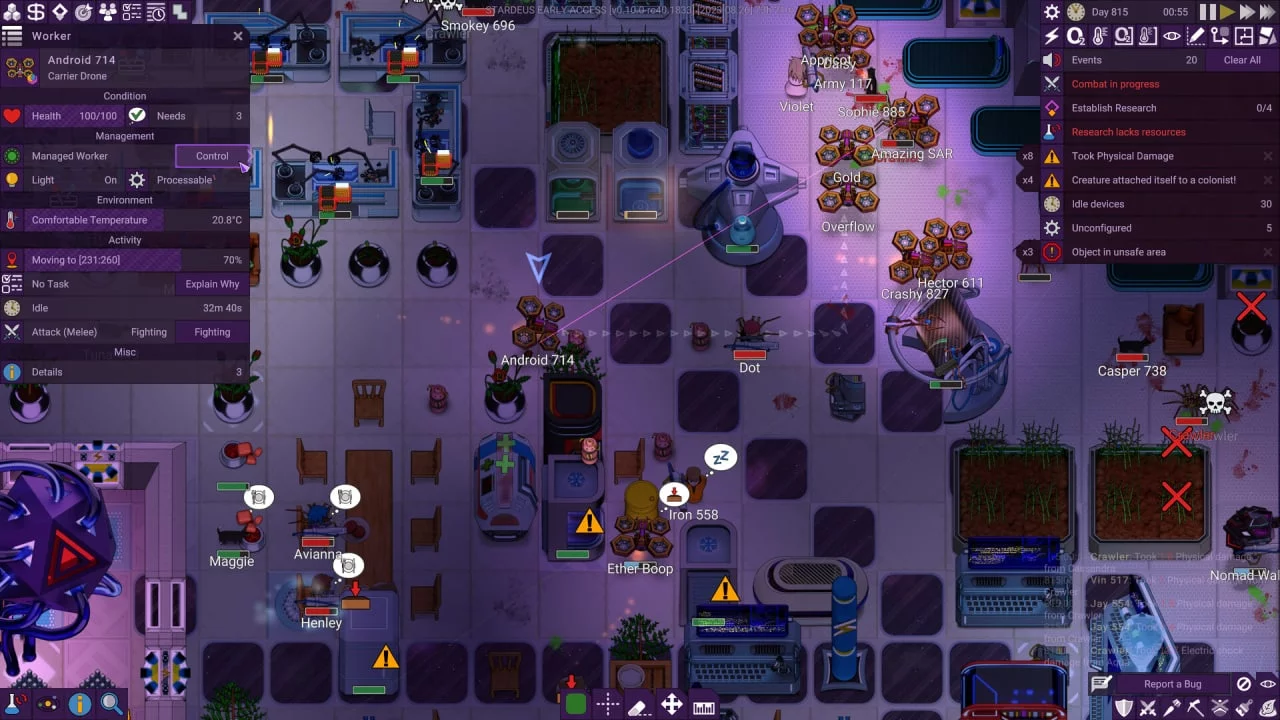
Task: Select the four-arrow move tool
Action: tap(671, 705)
